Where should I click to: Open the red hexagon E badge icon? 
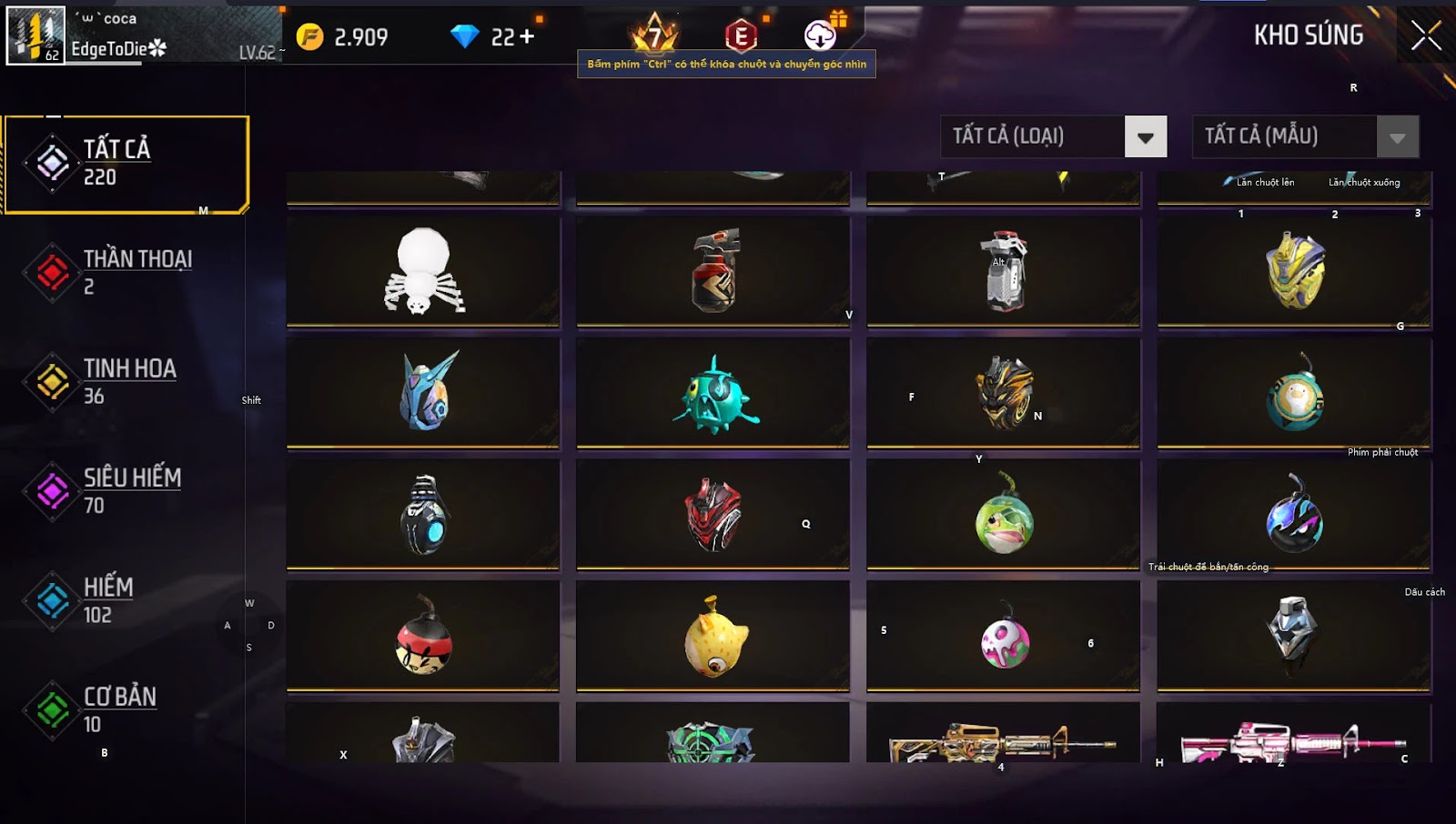pos(741,36)
